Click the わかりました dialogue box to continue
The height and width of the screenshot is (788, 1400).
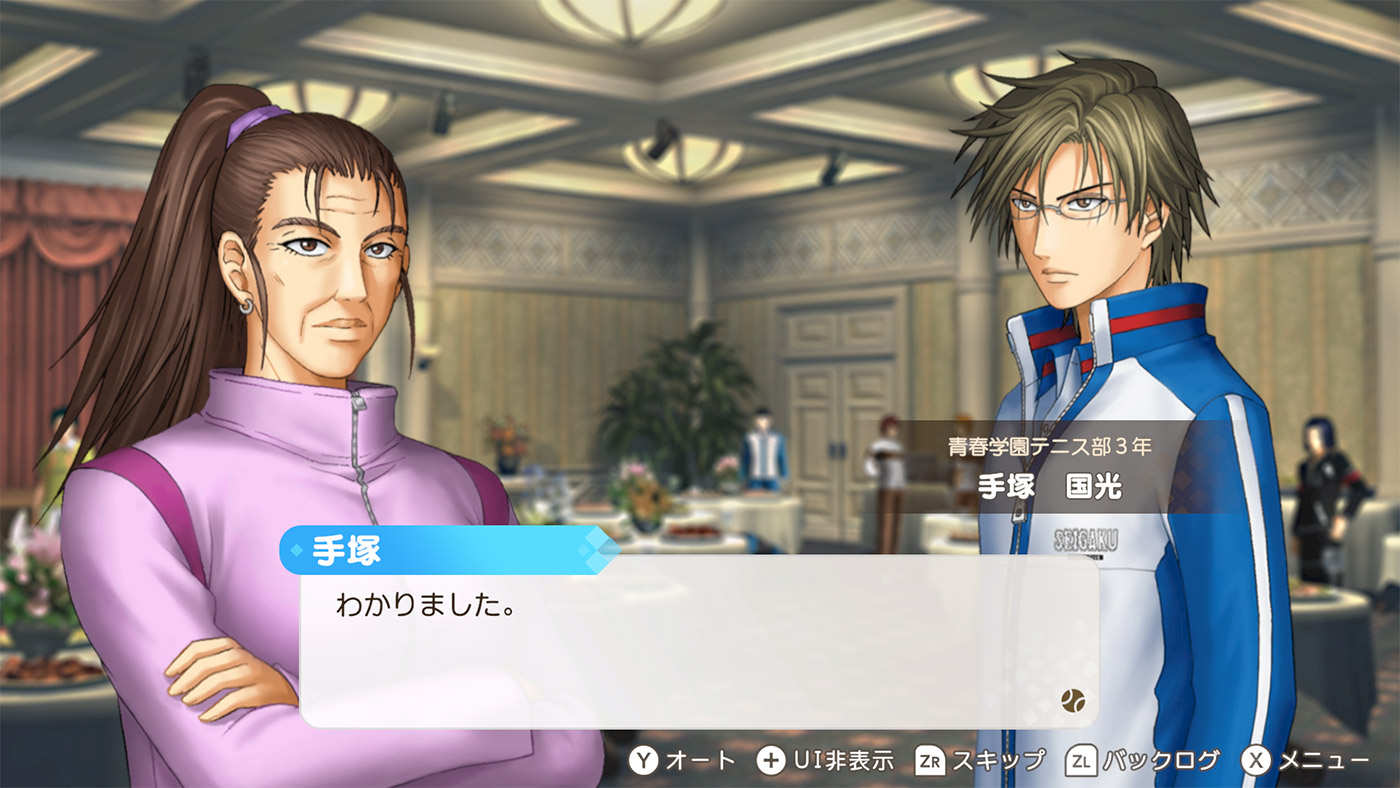click(698, 641)
